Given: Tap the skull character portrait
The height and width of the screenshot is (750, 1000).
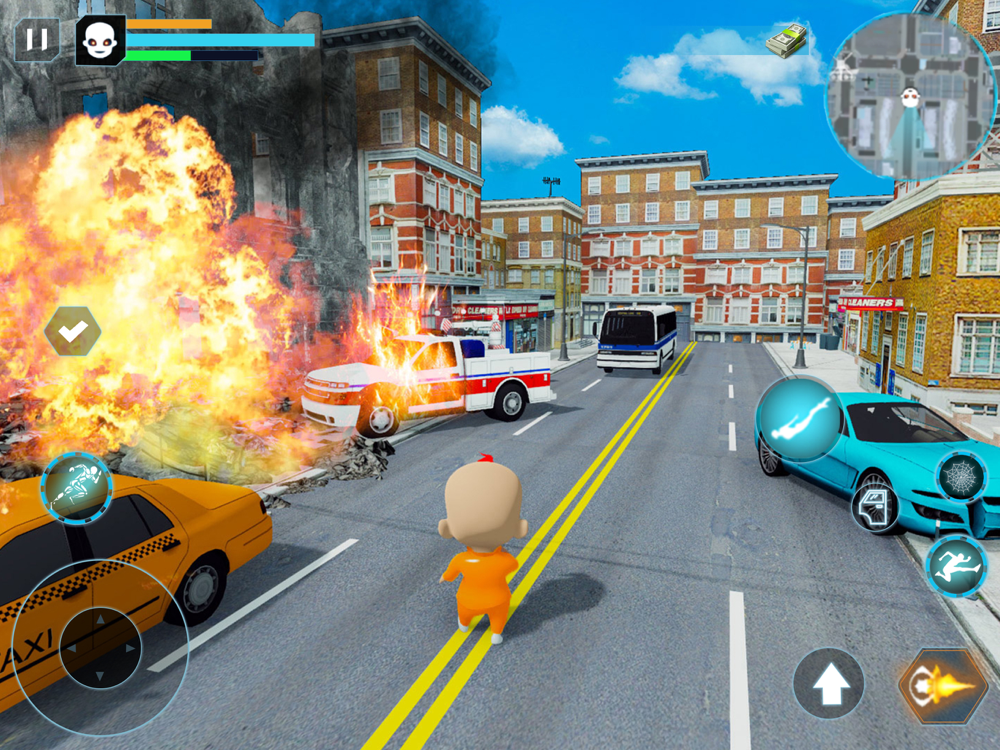Looking at the screenshot, I should point(100,40).
